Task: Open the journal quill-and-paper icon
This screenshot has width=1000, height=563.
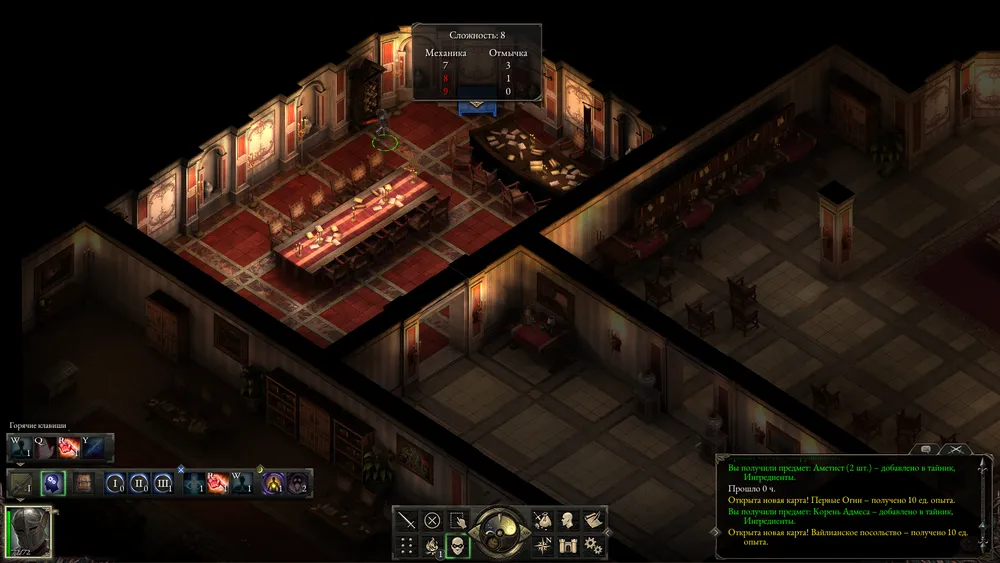Action: 594,520
